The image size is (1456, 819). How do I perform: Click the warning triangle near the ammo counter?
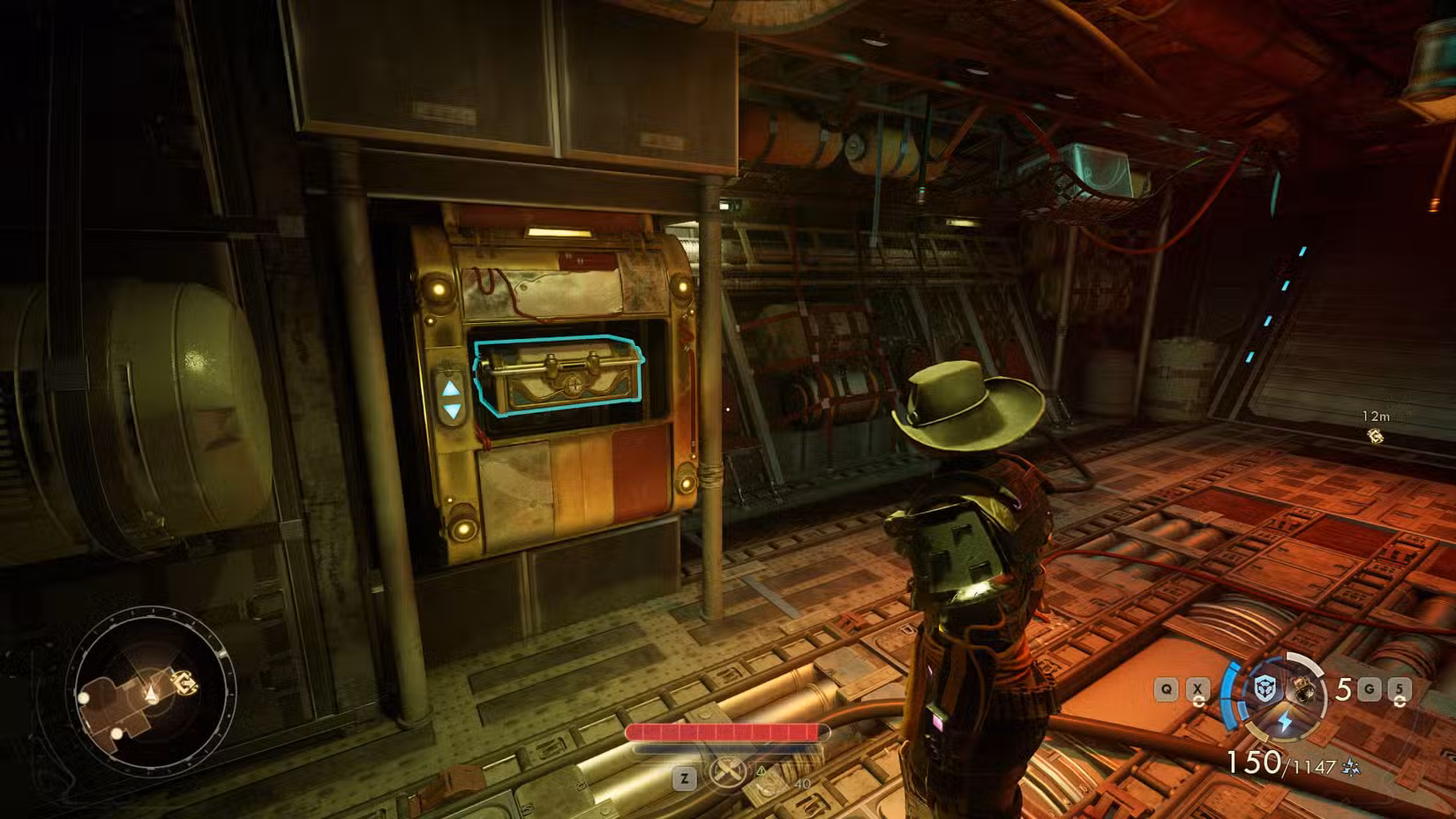(x=762, y=771)
